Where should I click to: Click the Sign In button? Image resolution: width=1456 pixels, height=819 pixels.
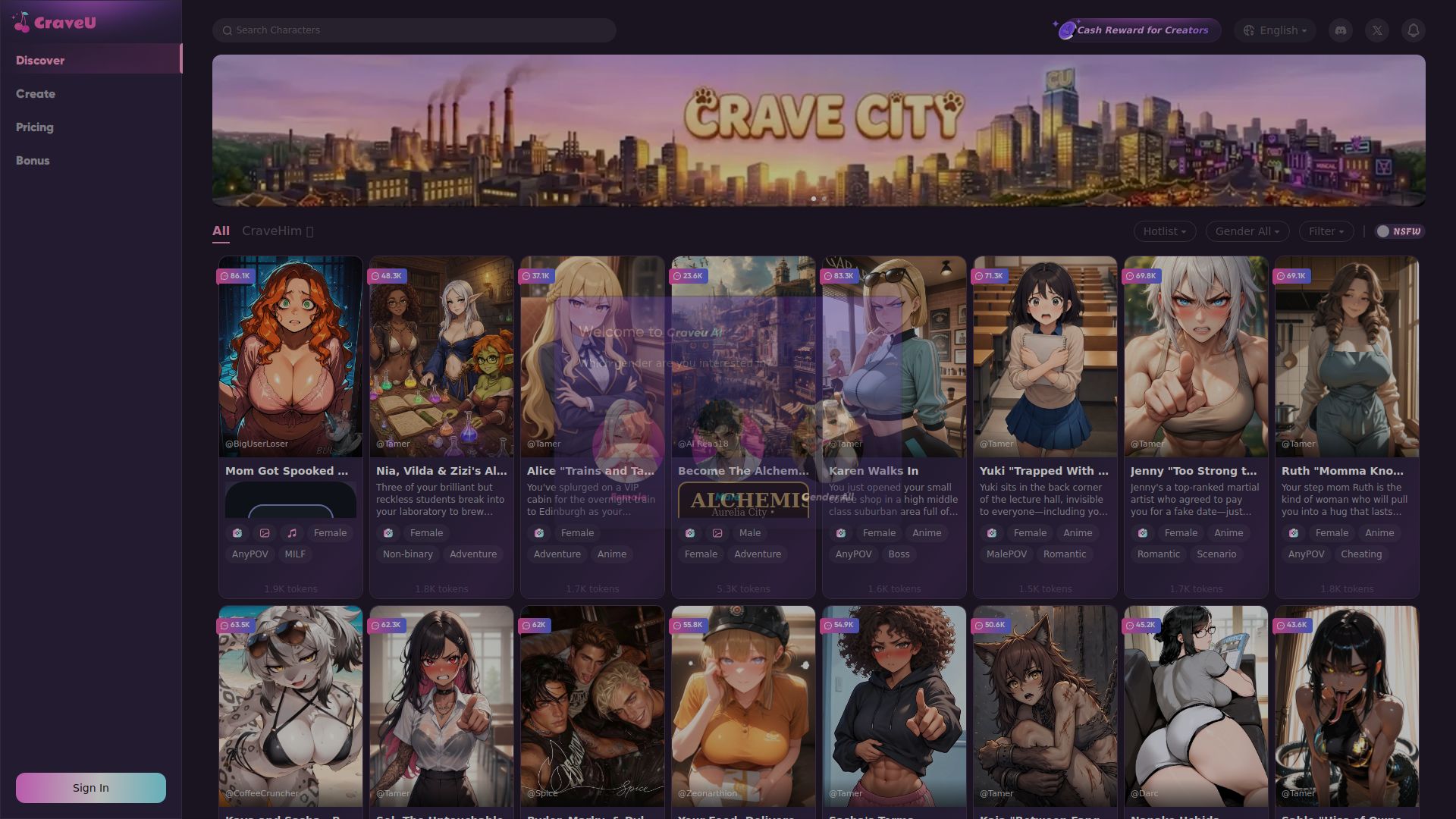pos(90,787)
